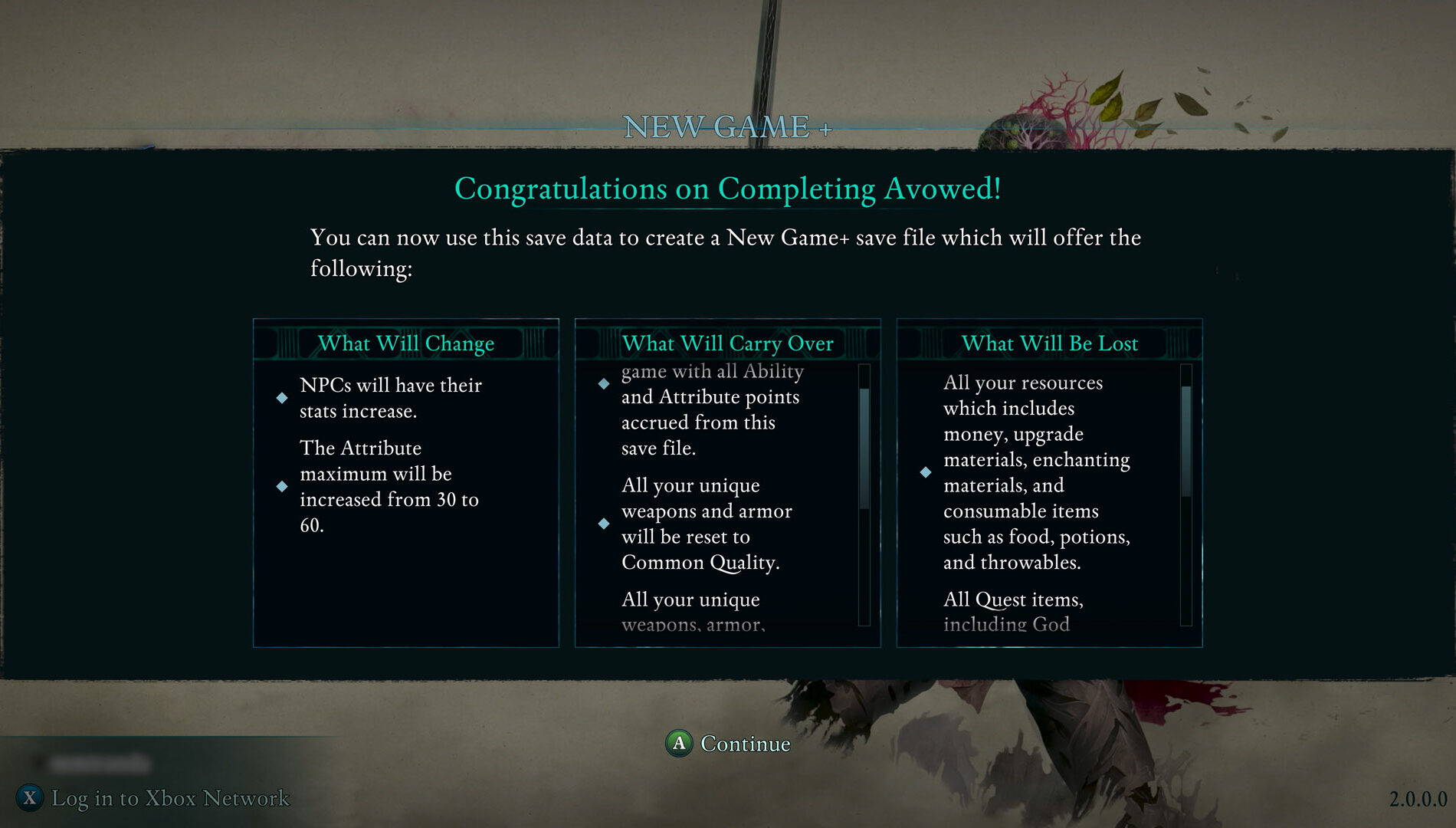Open Log in to Xbox Network

[169, 798]
